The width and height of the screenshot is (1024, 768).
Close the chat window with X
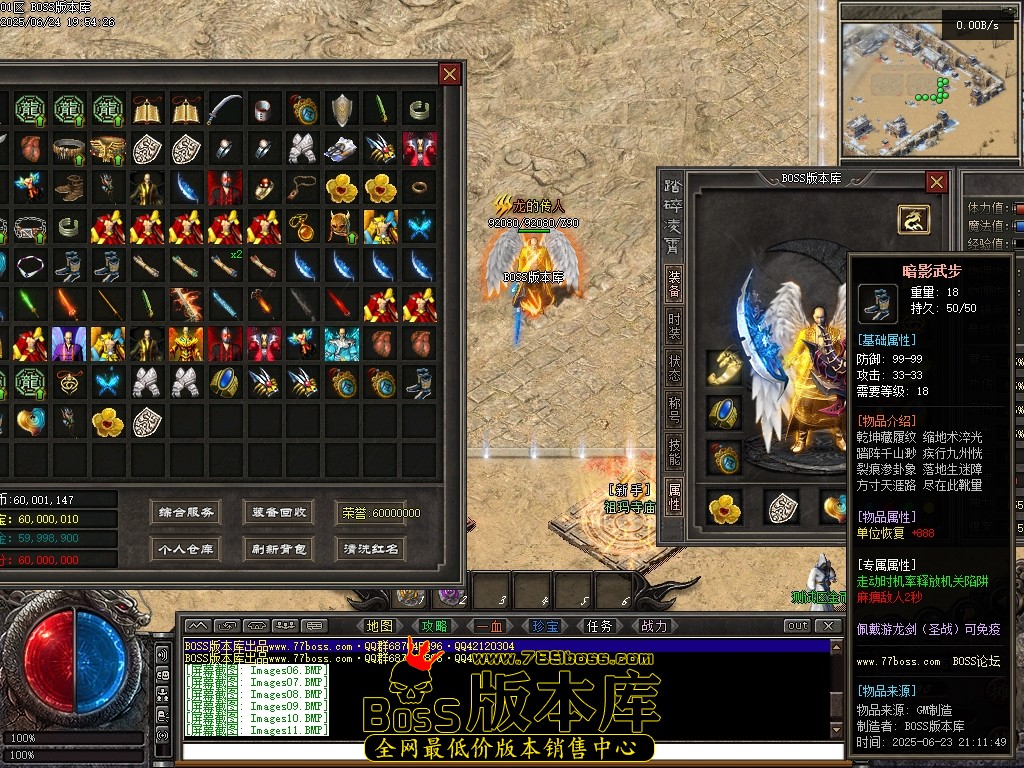point(827,626)
